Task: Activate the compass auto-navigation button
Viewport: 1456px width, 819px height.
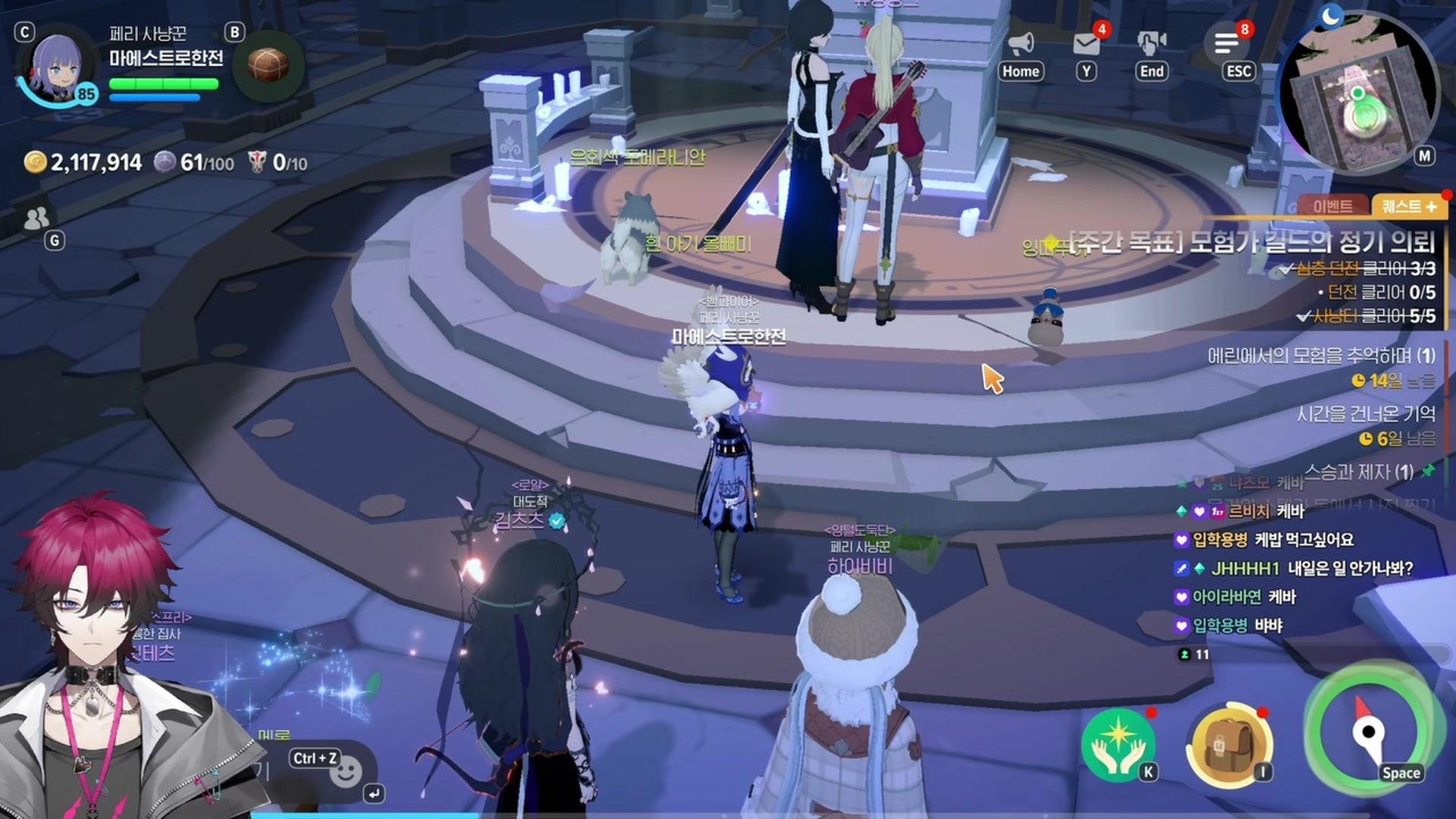Action: 1367,733
